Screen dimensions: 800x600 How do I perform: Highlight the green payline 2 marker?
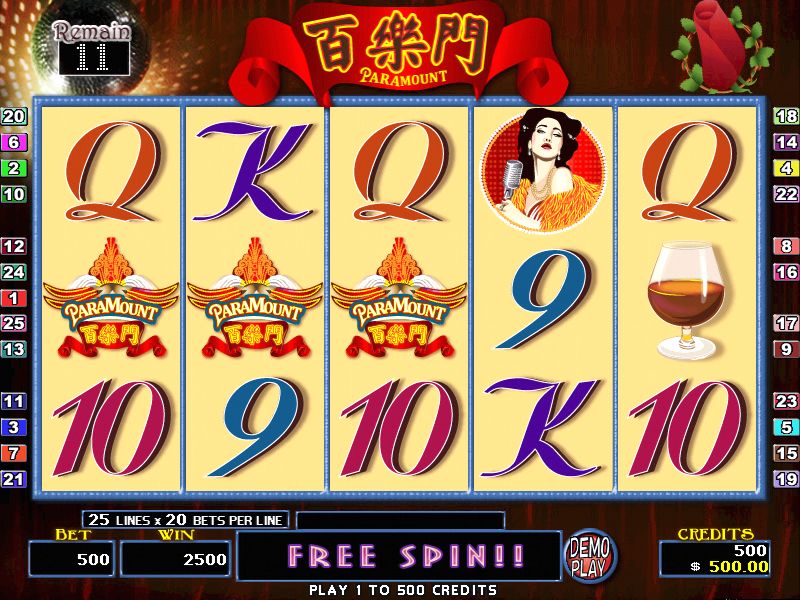14,168
